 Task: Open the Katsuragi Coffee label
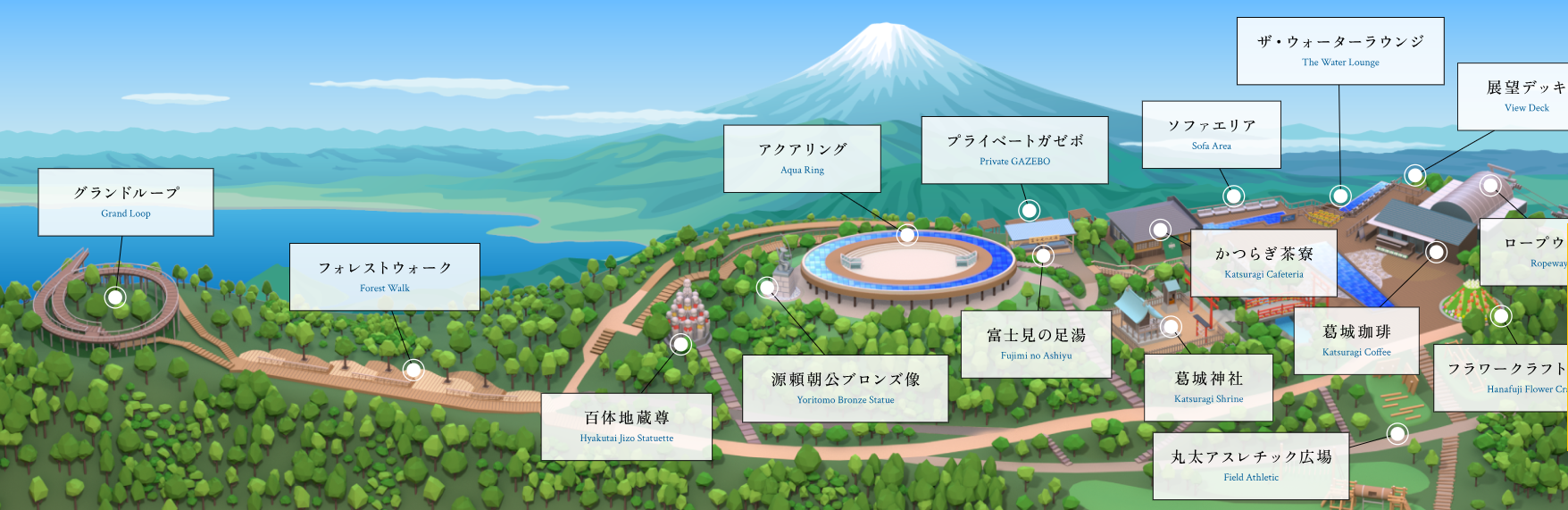(1356, 340)
